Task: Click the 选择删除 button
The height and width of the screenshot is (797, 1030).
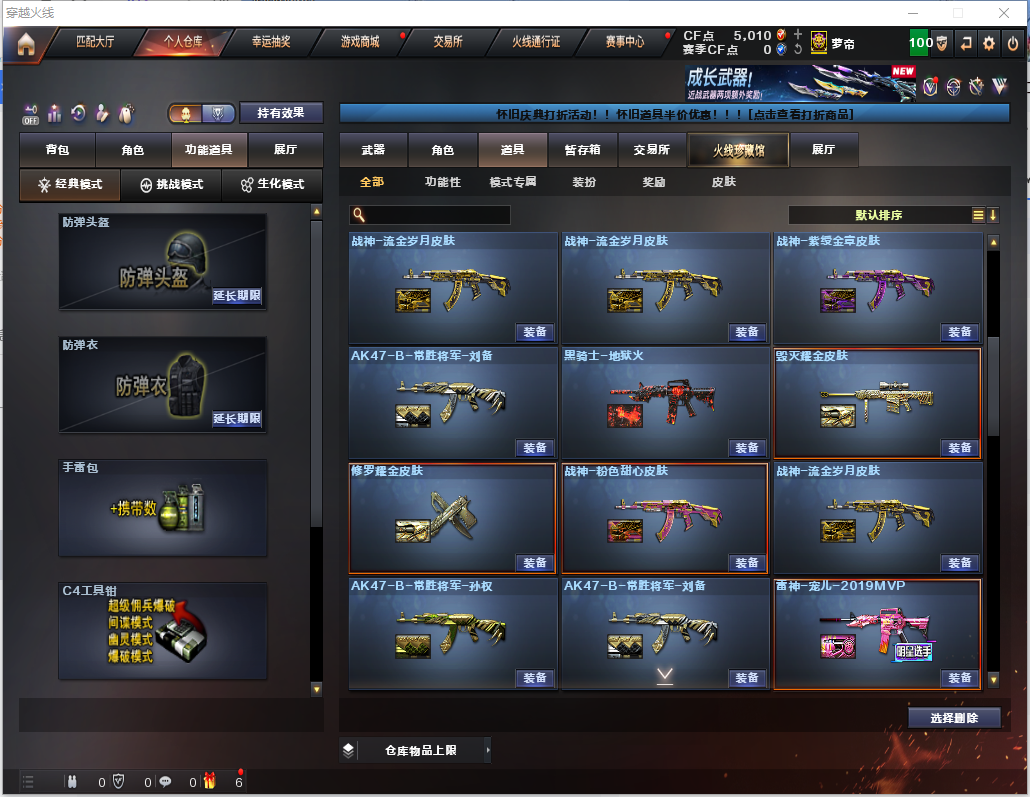Action: (954, 718)
